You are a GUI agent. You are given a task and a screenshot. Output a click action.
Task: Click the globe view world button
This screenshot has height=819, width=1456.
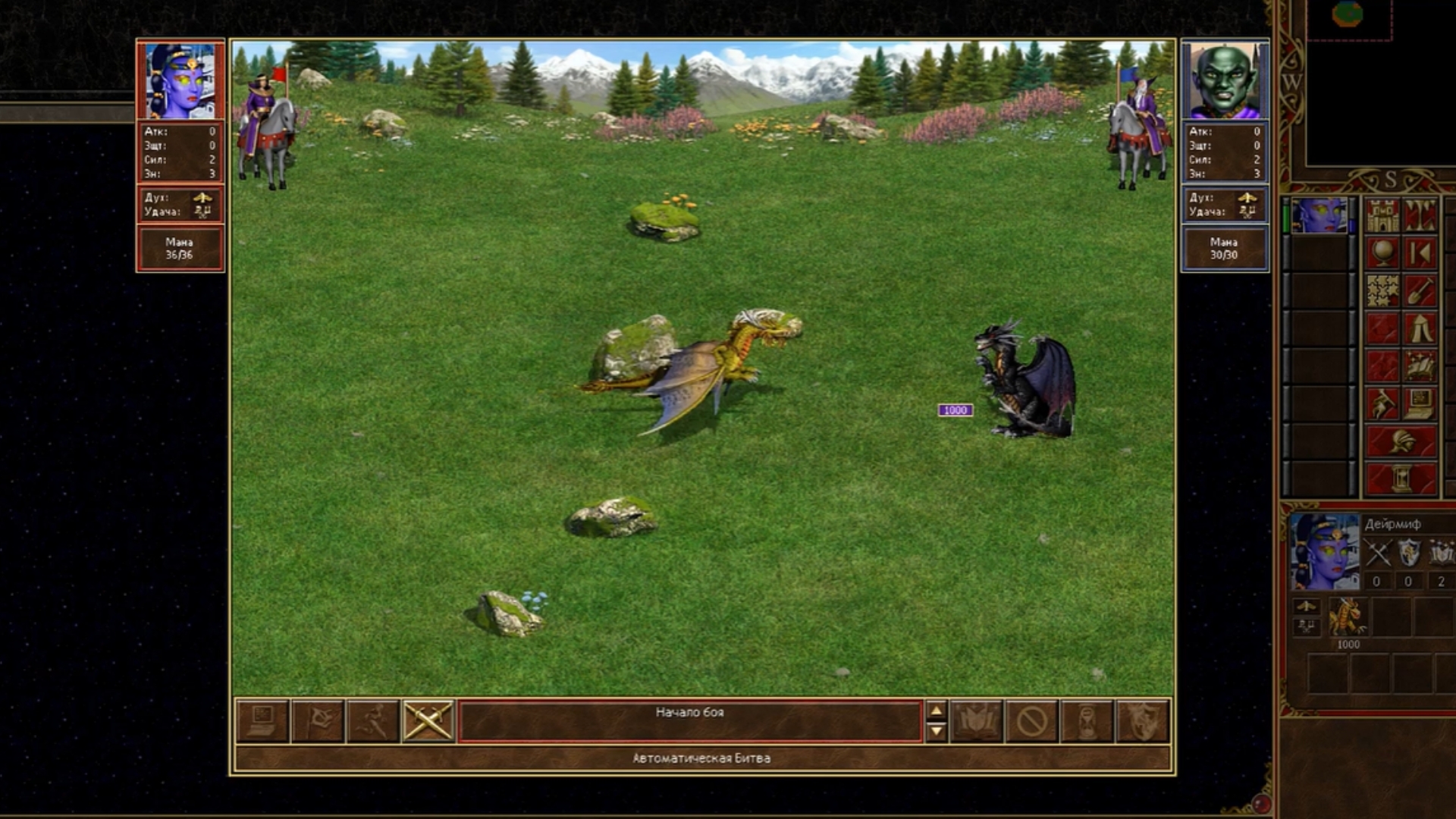[1382, 253]
